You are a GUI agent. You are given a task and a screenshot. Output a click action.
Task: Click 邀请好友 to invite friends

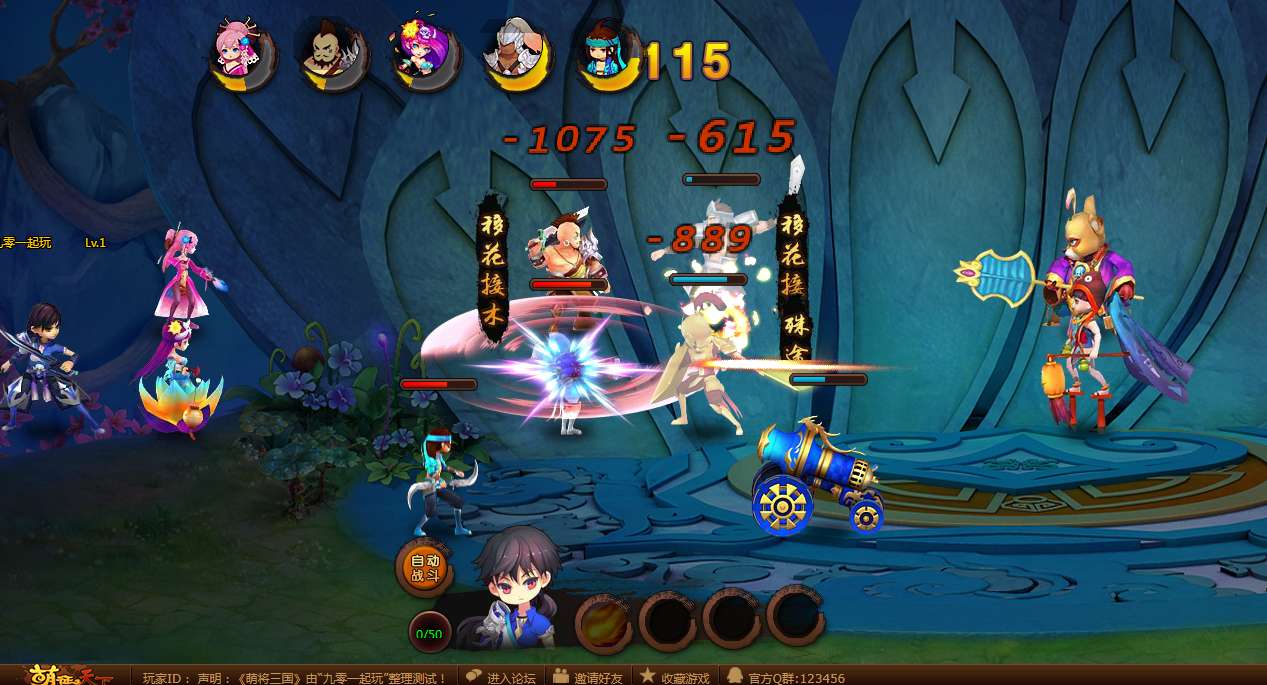587,677
